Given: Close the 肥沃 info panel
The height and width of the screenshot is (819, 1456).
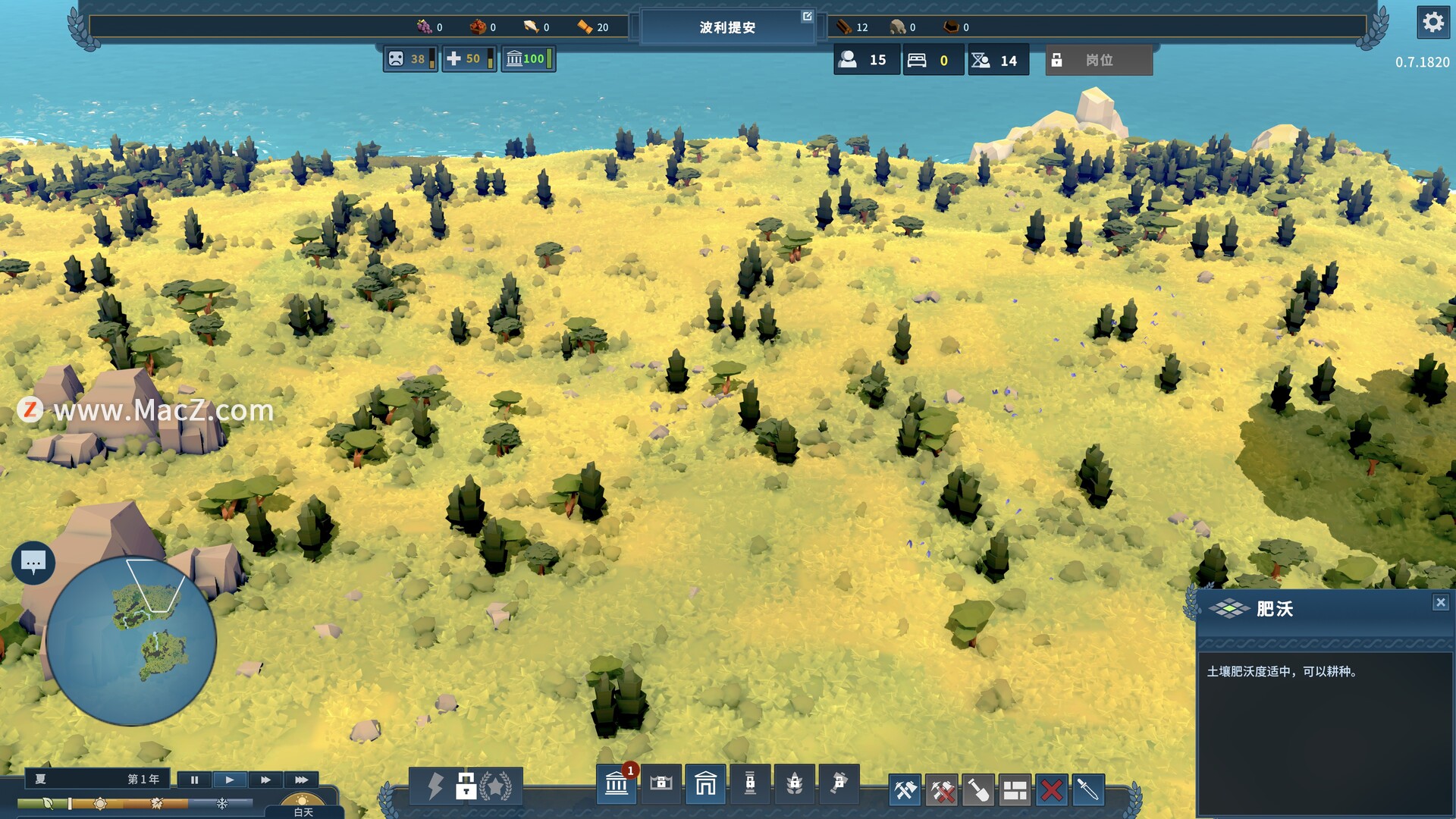Looking at the screenshot, I should (1440, 603).
